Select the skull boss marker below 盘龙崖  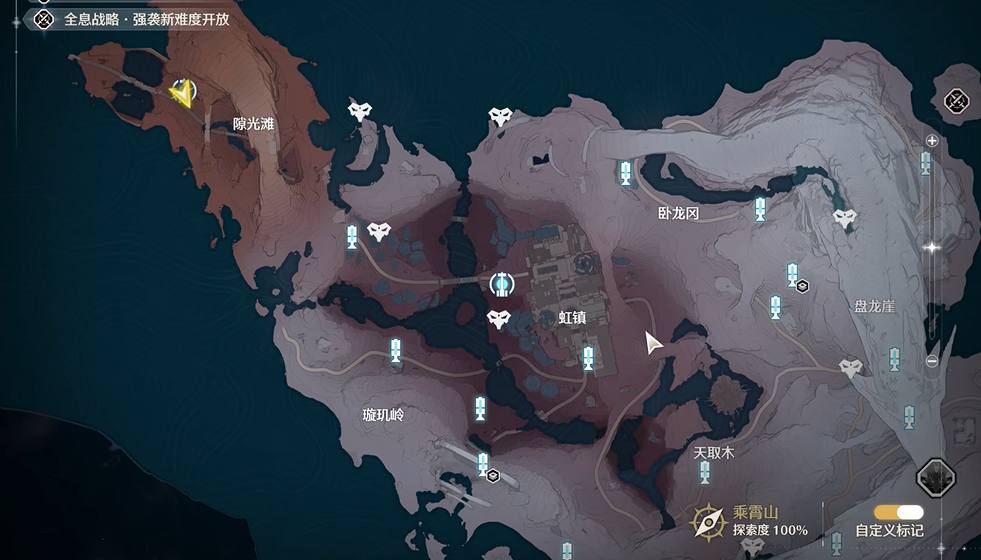[x=851, y=368]
